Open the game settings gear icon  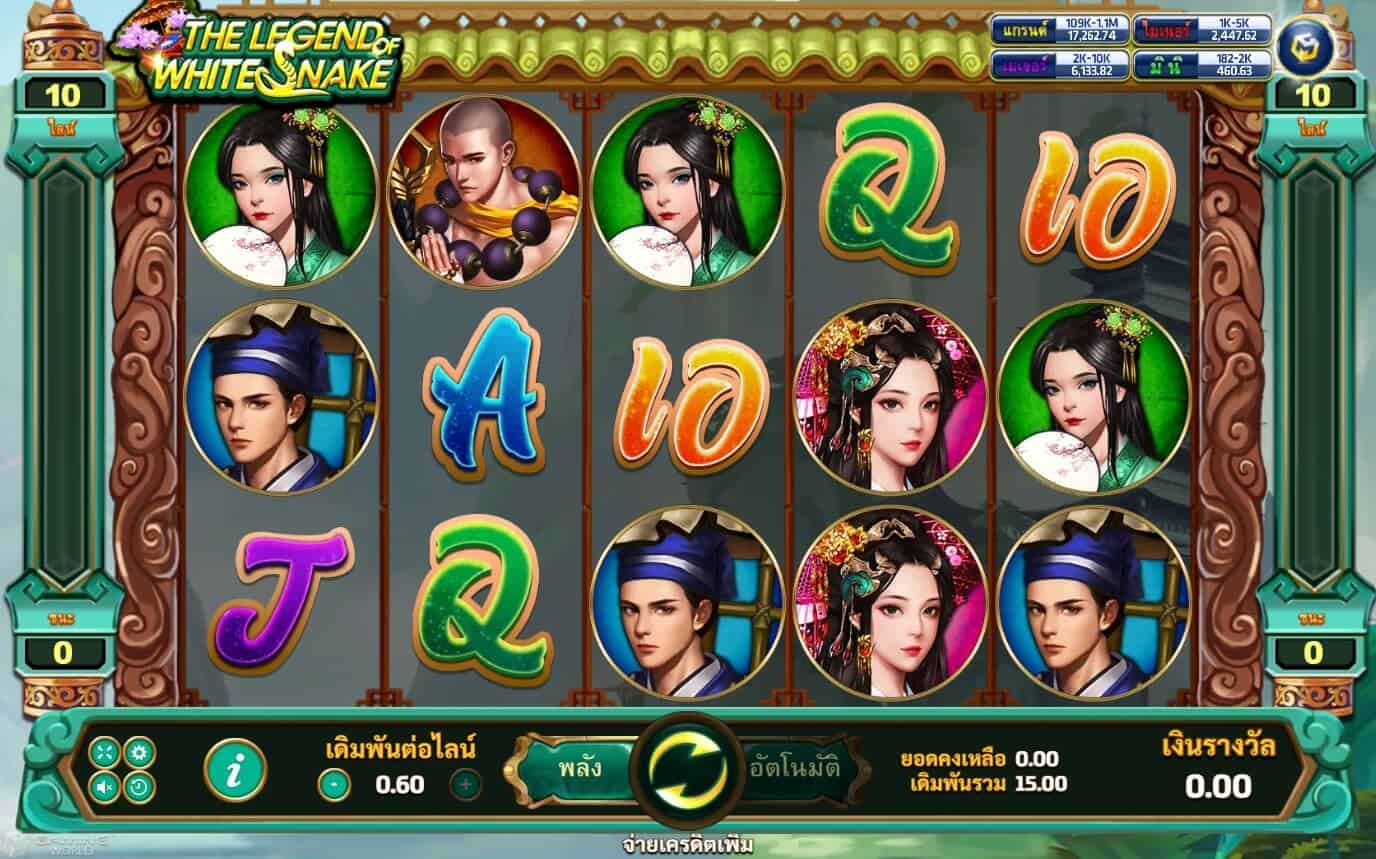137,751
